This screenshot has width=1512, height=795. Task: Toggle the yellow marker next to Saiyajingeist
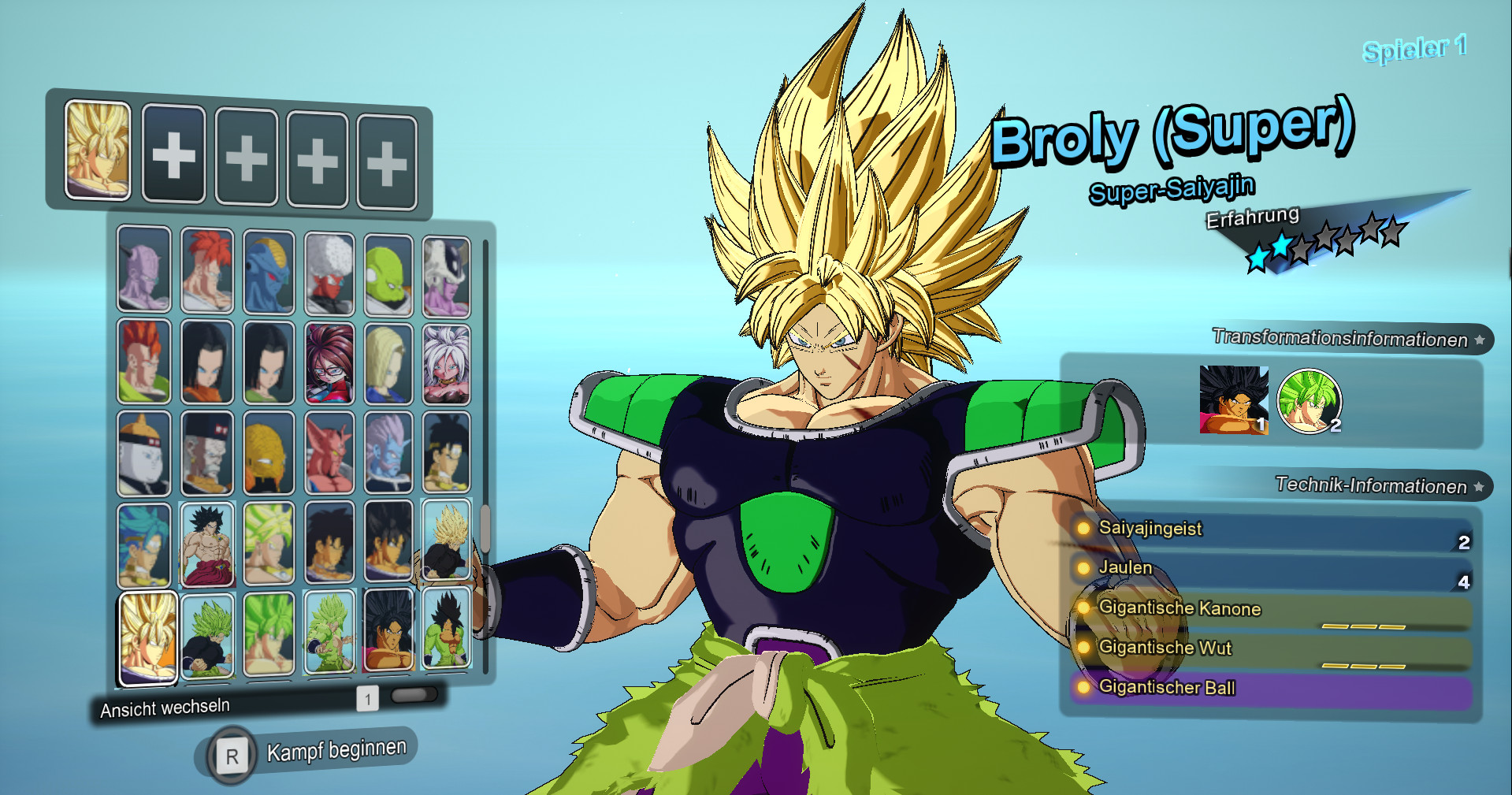pos(1083,529)
